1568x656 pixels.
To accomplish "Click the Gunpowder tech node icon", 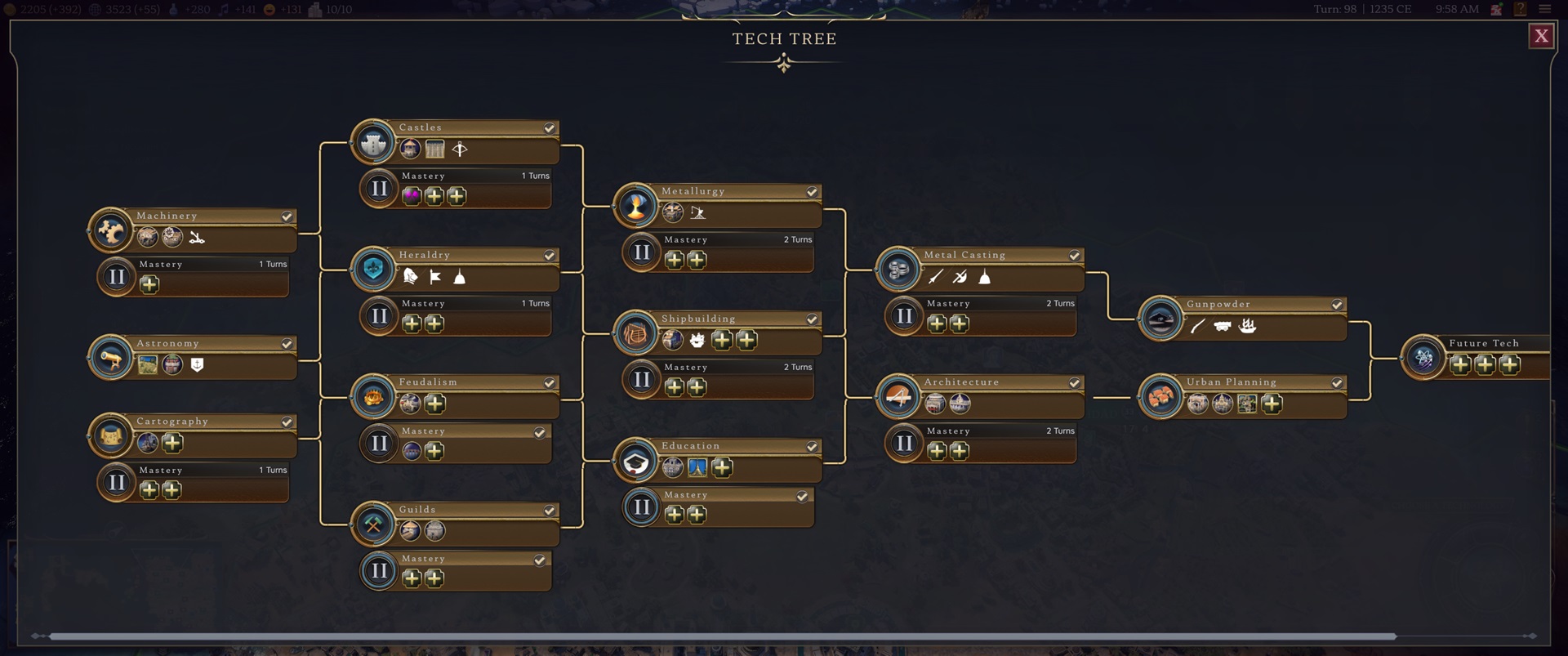I will pyautogui.click(x=1160, y=319).
